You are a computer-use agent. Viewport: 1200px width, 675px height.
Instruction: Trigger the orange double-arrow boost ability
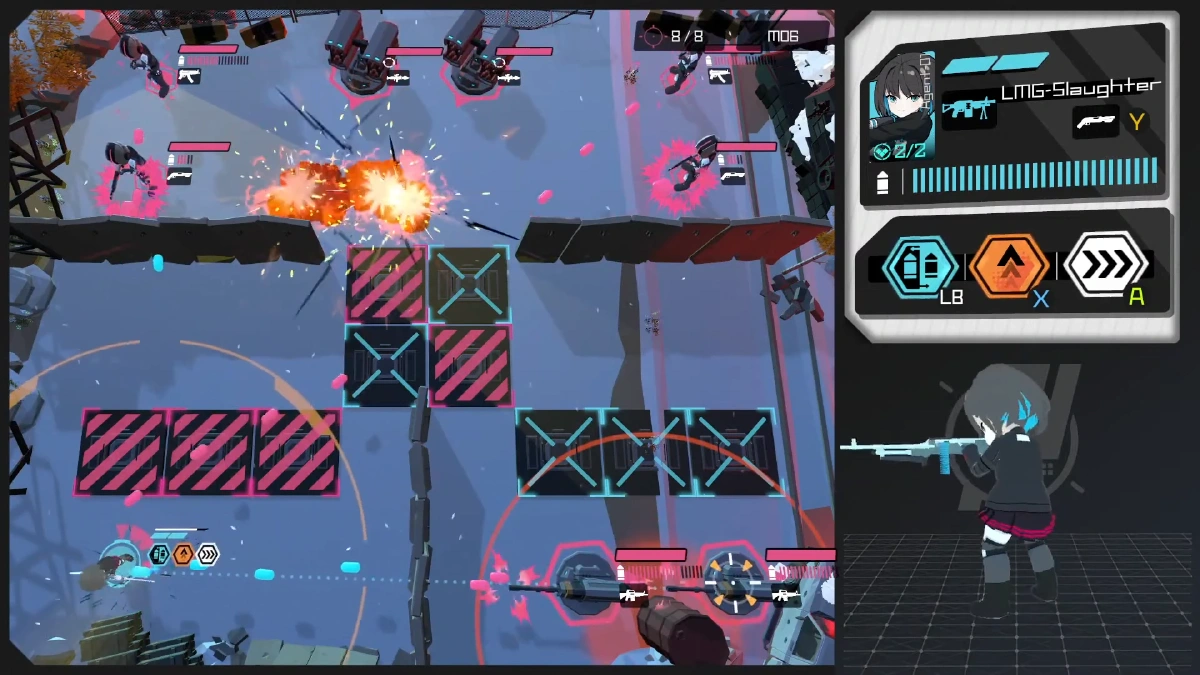1009,265
